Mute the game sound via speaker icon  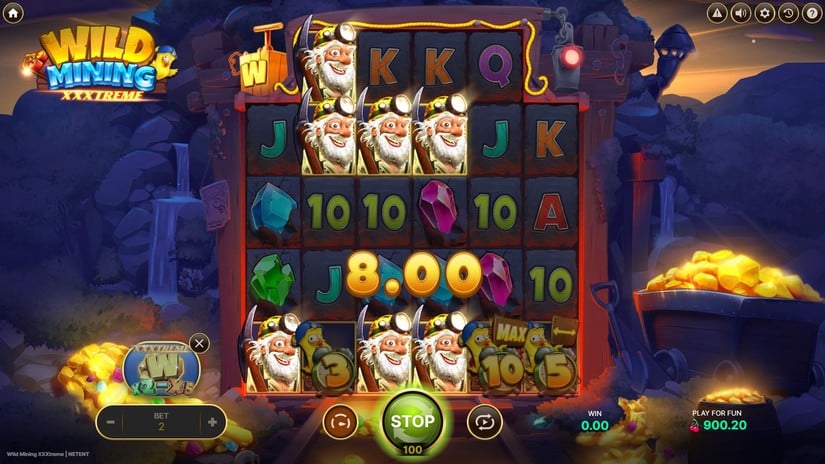(x=741, y=13)
